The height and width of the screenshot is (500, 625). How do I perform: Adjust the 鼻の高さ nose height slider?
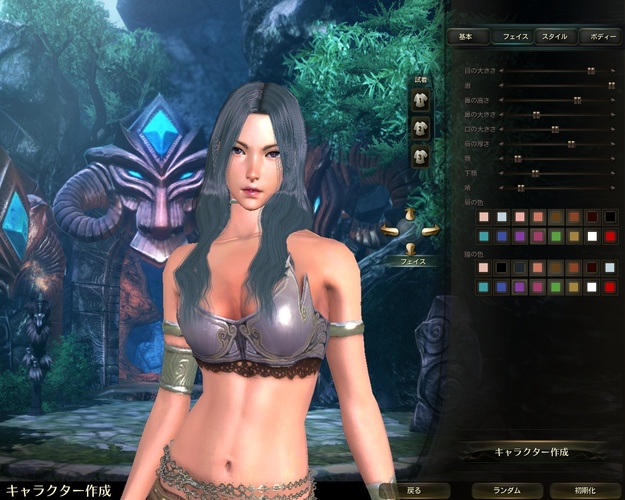tap(577, 100)
